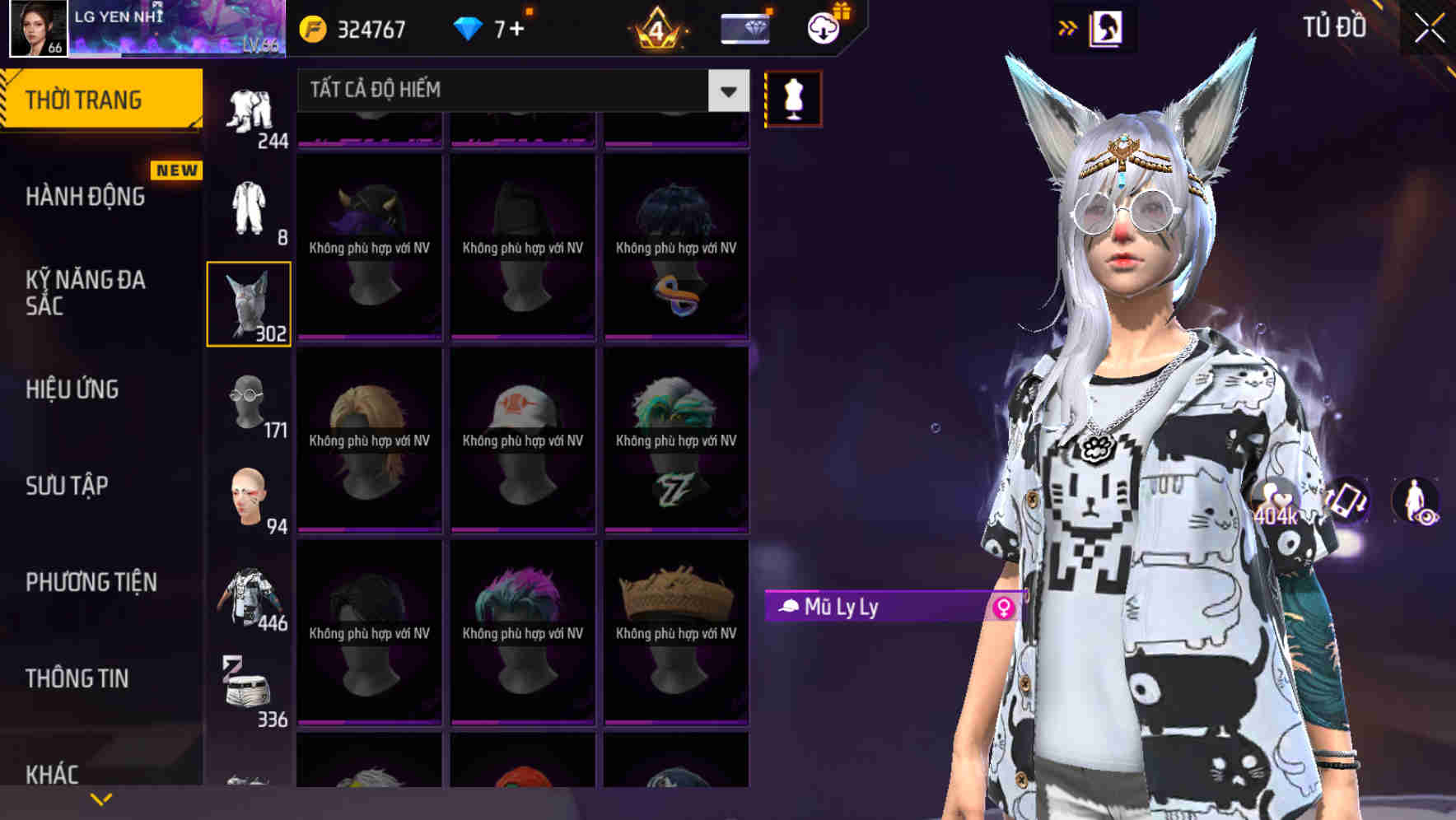Select the pants category icon showing 244

251,107
